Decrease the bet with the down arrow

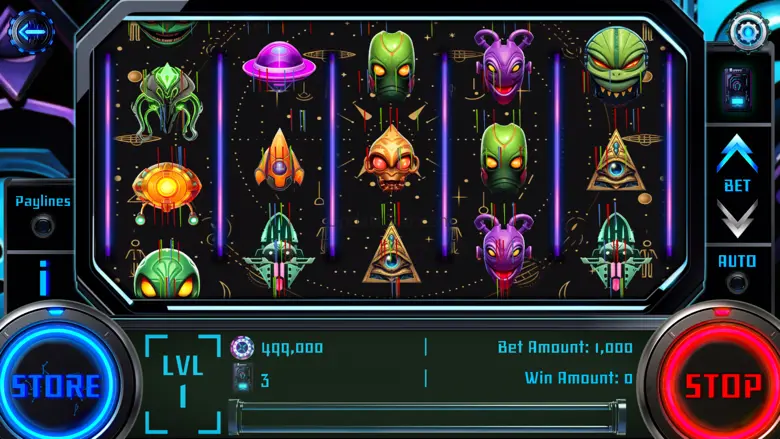tap(738, 217)
